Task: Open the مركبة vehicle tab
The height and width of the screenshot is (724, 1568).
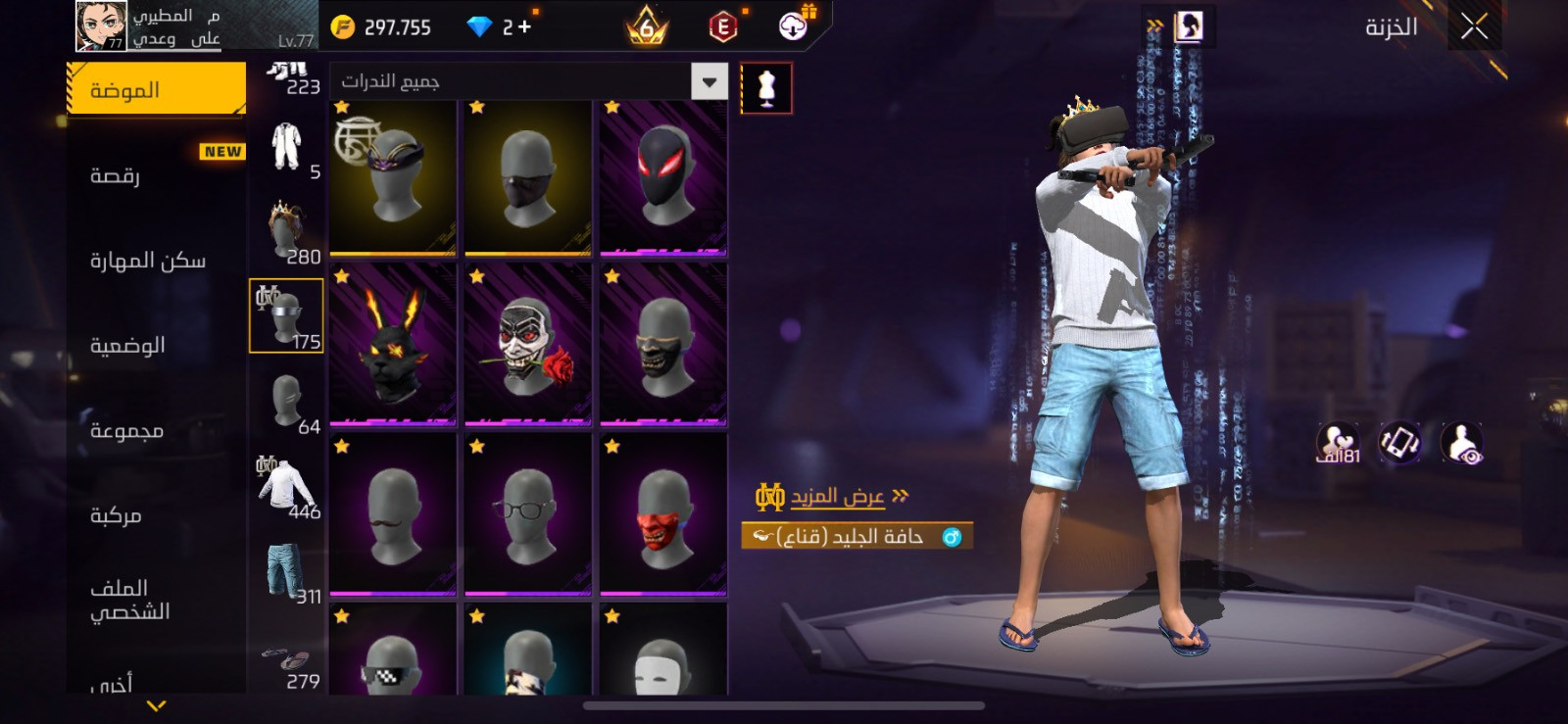Action: click(x=116, y=514)
